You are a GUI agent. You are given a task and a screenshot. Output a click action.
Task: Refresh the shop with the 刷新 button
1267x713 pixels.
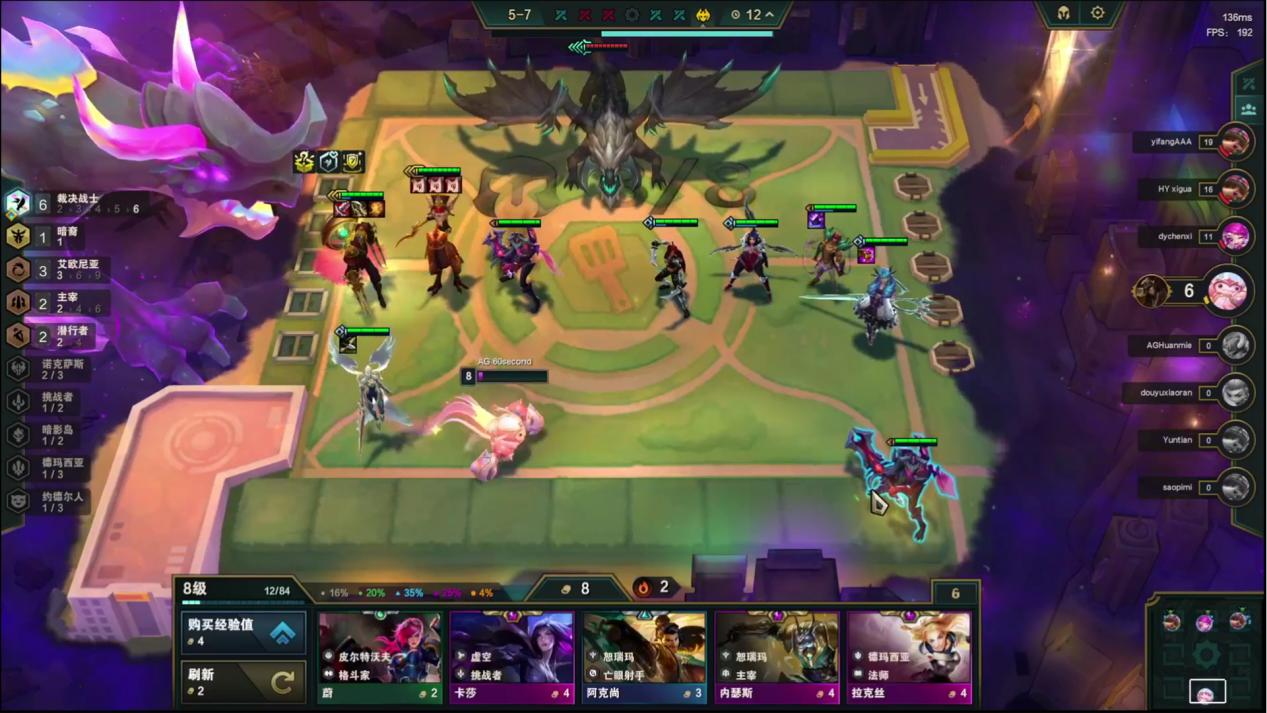point(243,681)
